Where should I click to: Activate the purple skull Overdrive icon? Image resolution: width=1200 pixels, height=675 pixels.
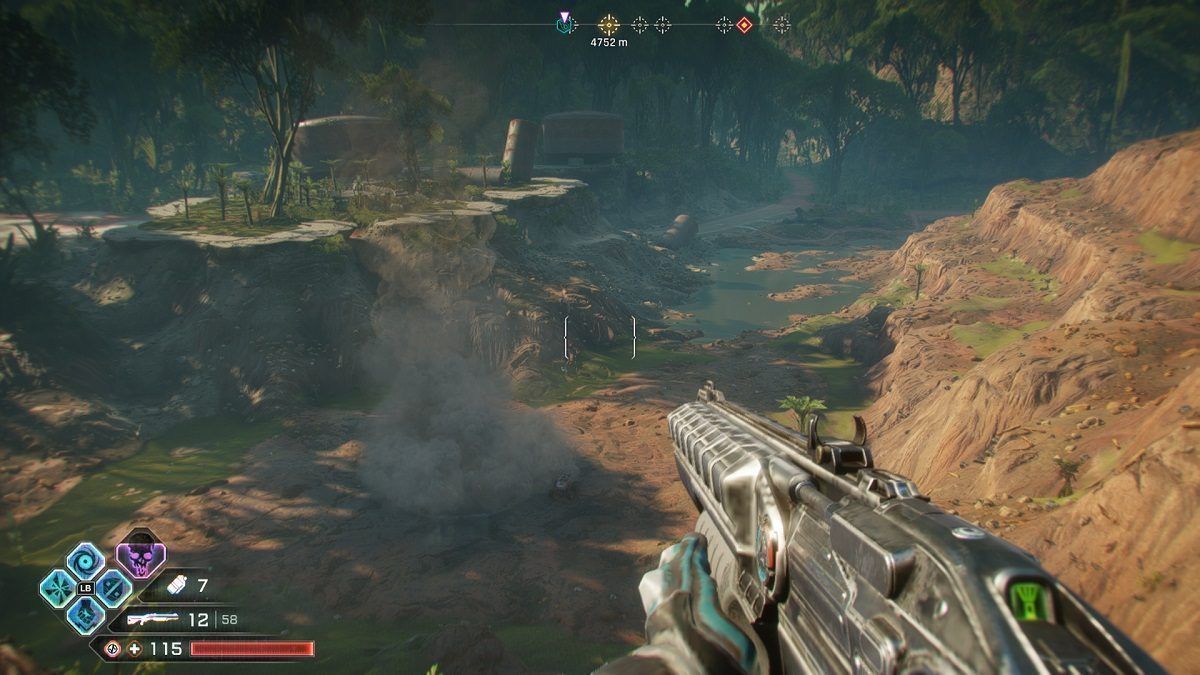point(141,558)
